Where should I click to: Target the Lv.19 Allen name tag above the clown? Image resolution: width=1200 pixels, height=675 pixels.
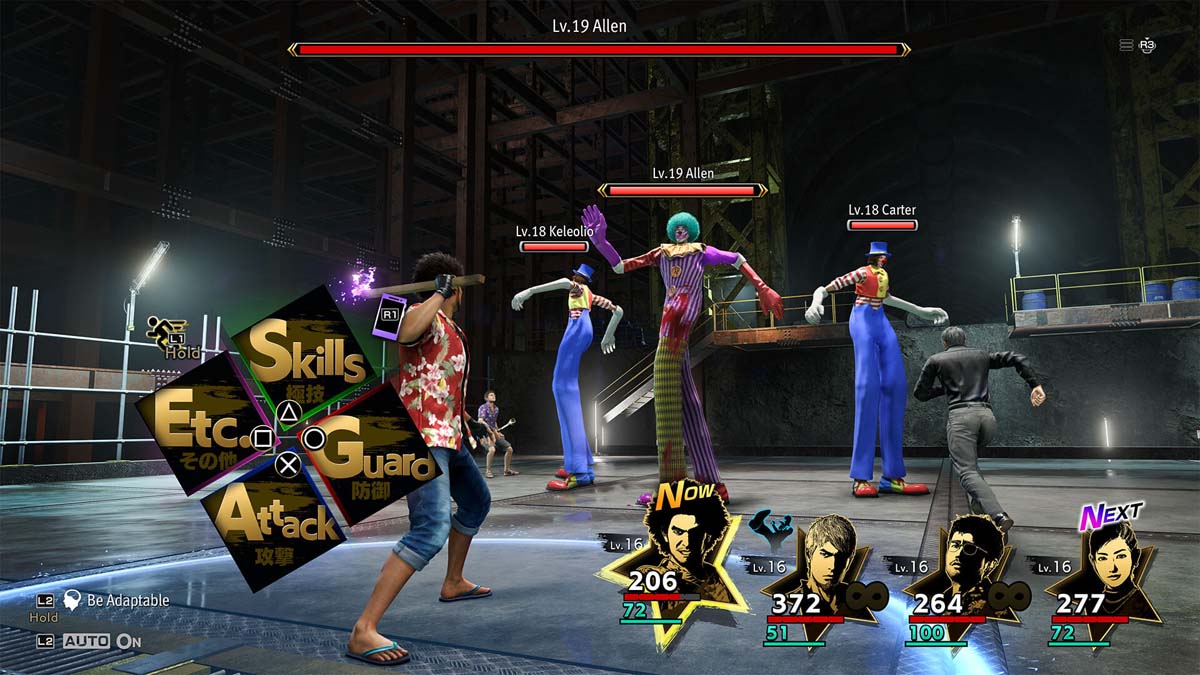pos(683,173)
